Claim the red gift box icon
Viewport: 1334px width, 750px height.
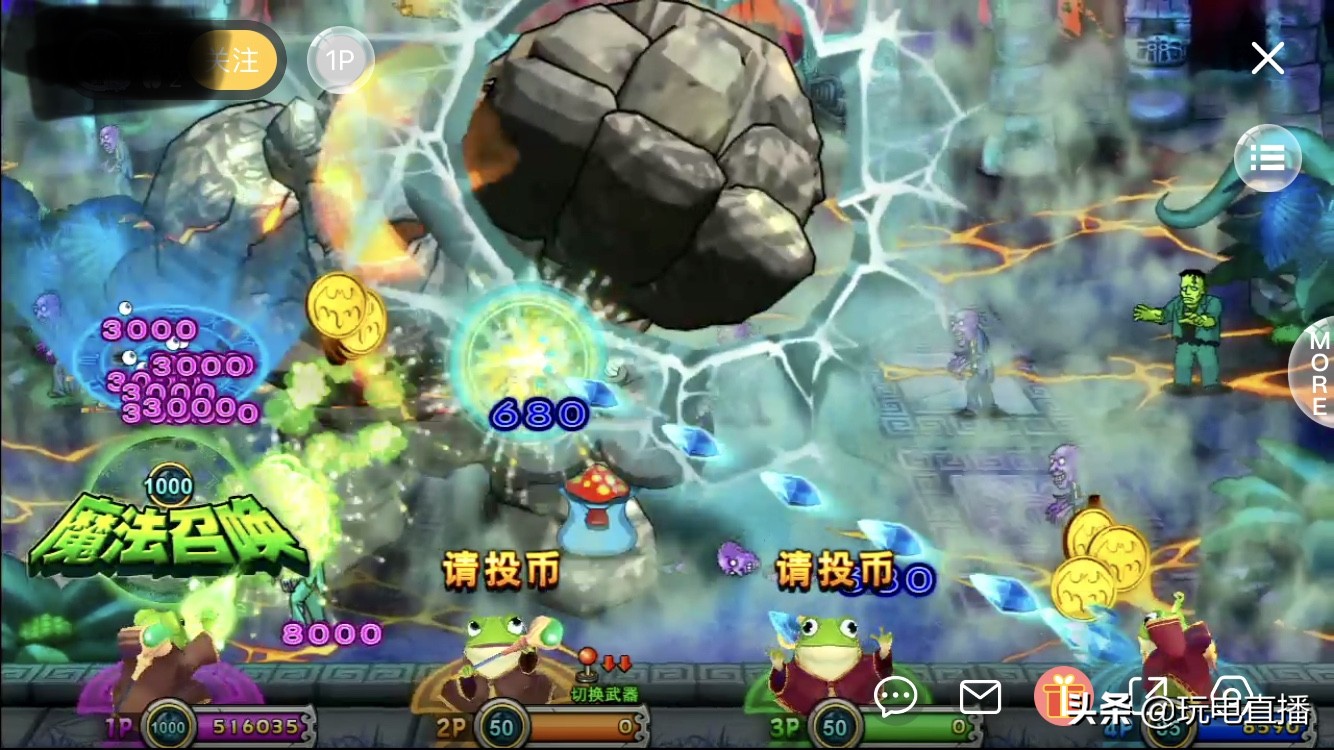1064,696
